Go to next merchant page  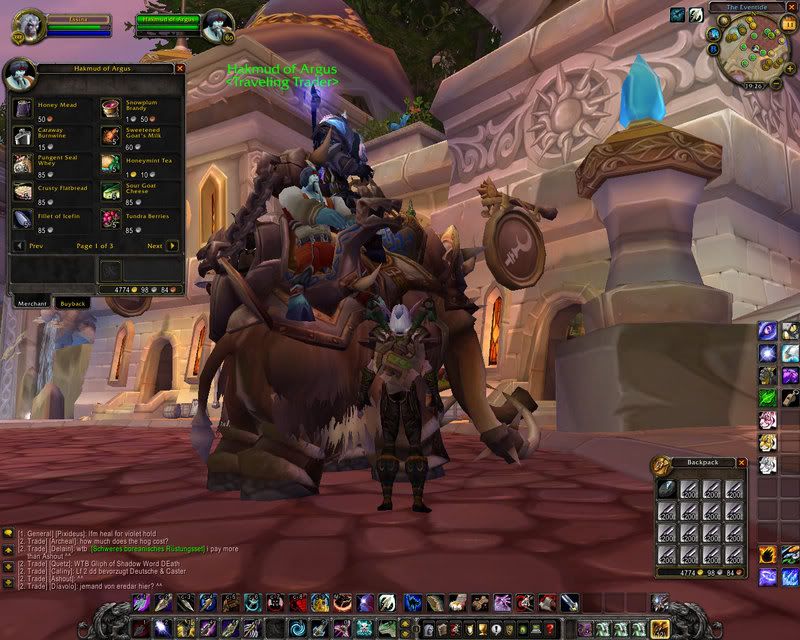pos(172,245)
